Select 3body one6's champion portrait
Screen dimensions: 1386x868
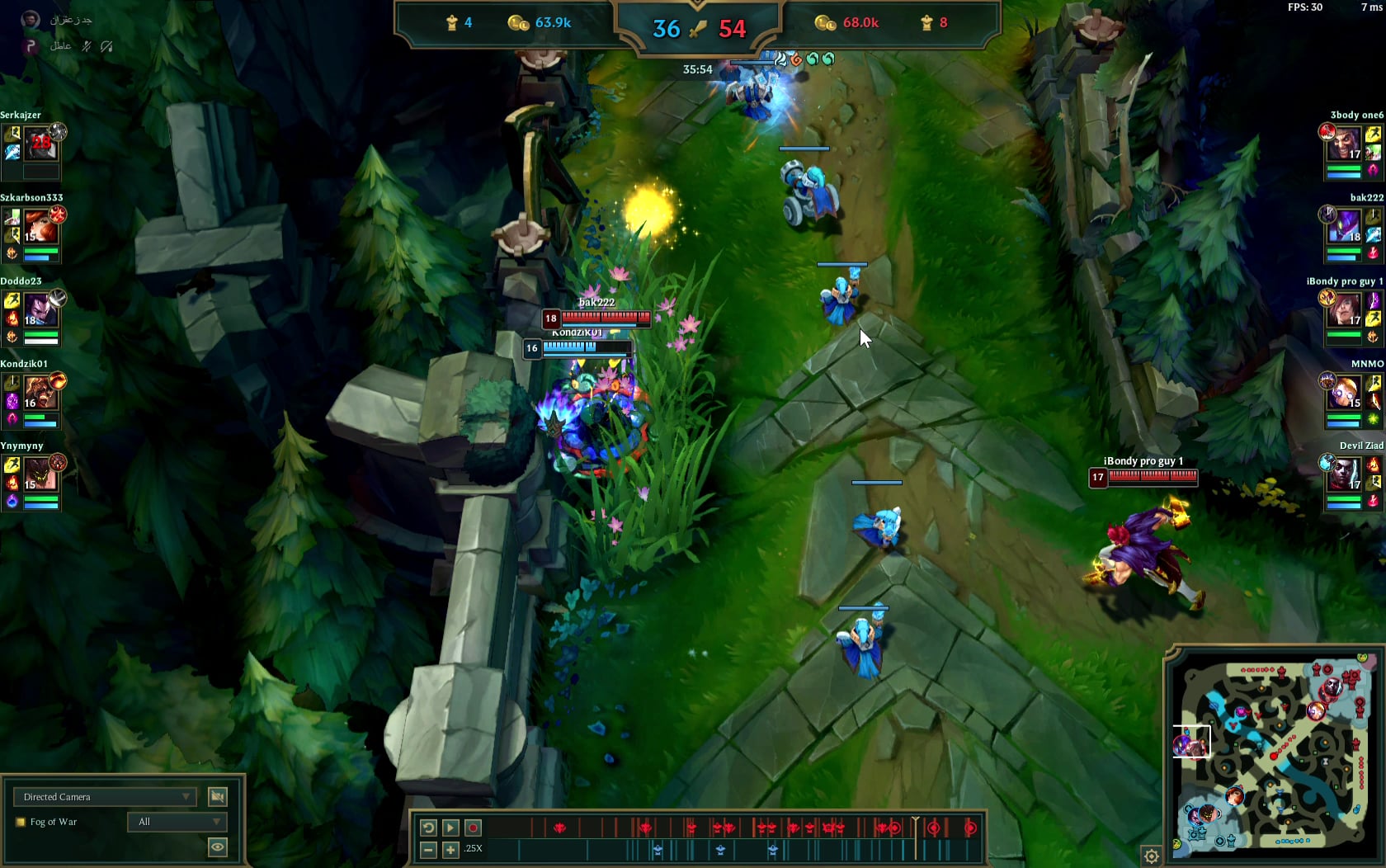[x=1344, y=145]
